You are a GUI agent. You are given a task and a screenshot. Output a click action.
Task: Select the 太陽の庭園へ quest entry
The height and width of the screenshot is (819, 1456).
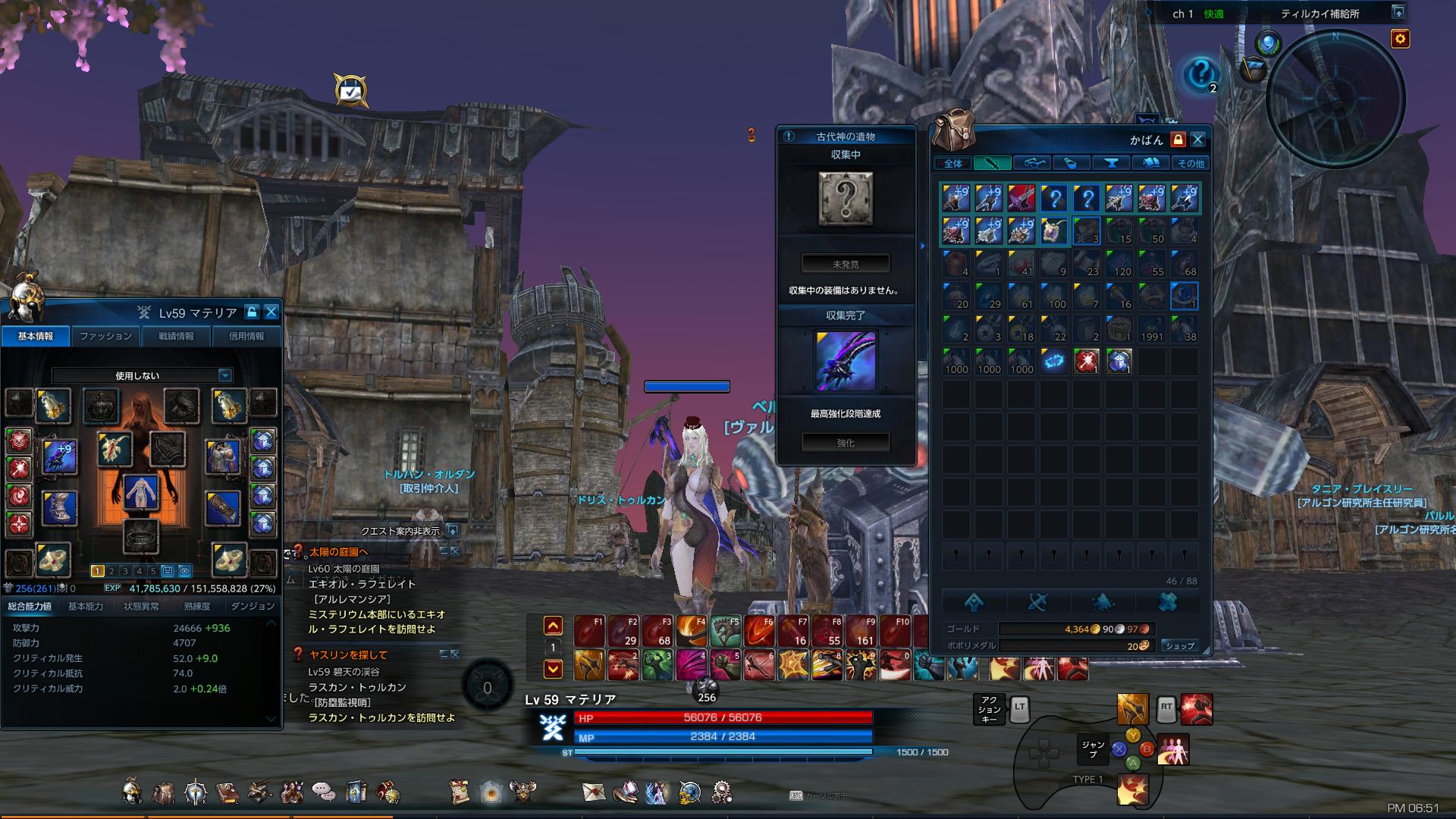[338, 551]
